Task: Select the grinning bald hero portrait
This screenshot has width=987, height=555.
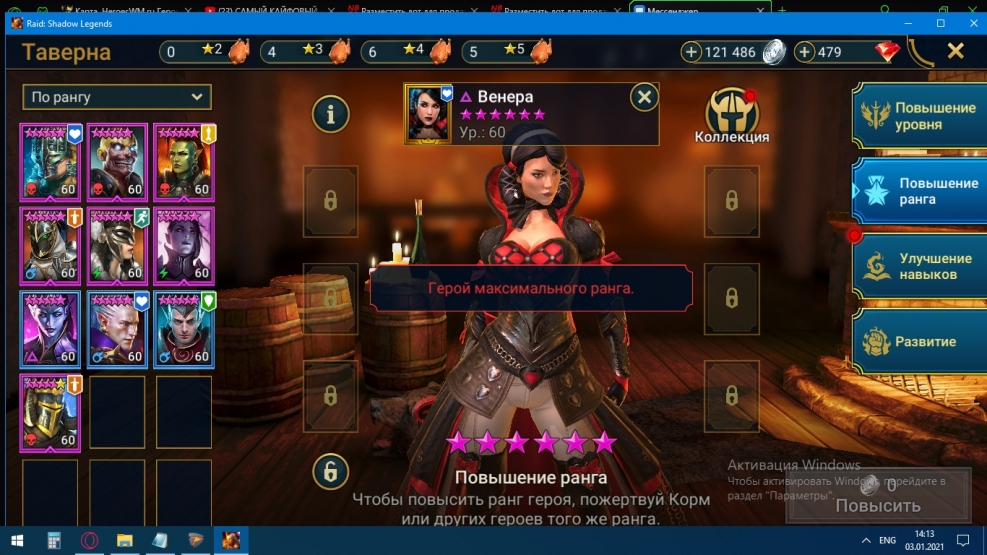Action: (117, 162)
